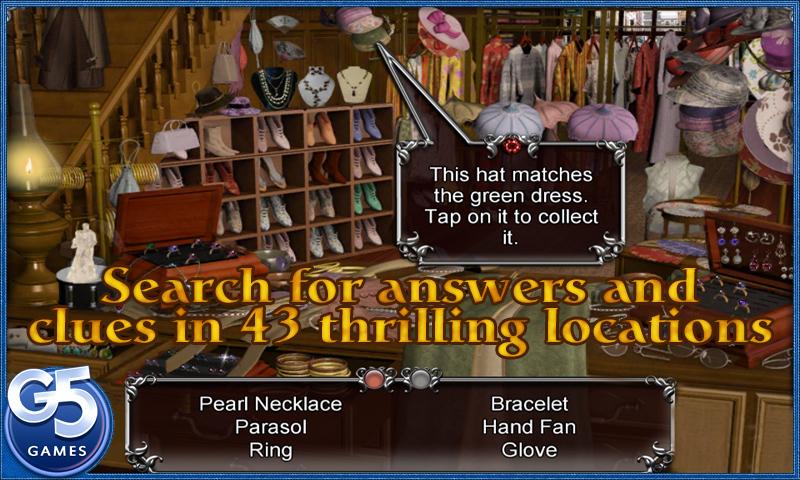Pick the Hand Fan list entry

click(x=529, y=427)
